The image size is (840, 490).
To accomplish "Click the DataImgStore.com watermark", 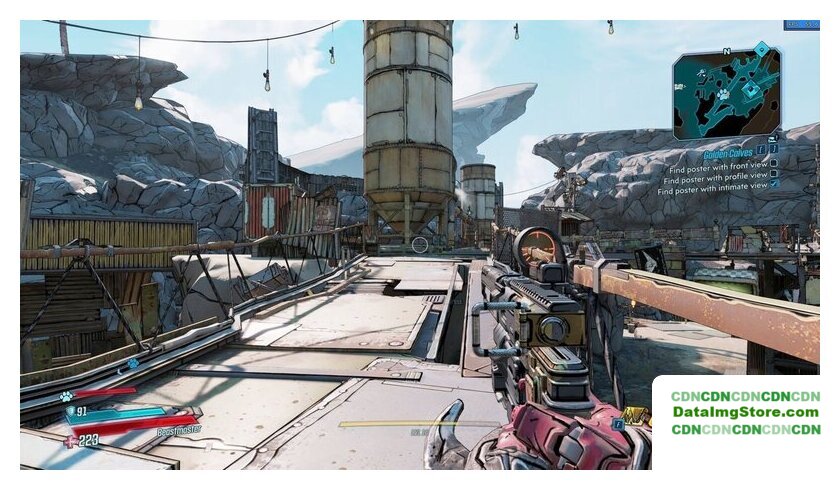I will click(745, 412).
